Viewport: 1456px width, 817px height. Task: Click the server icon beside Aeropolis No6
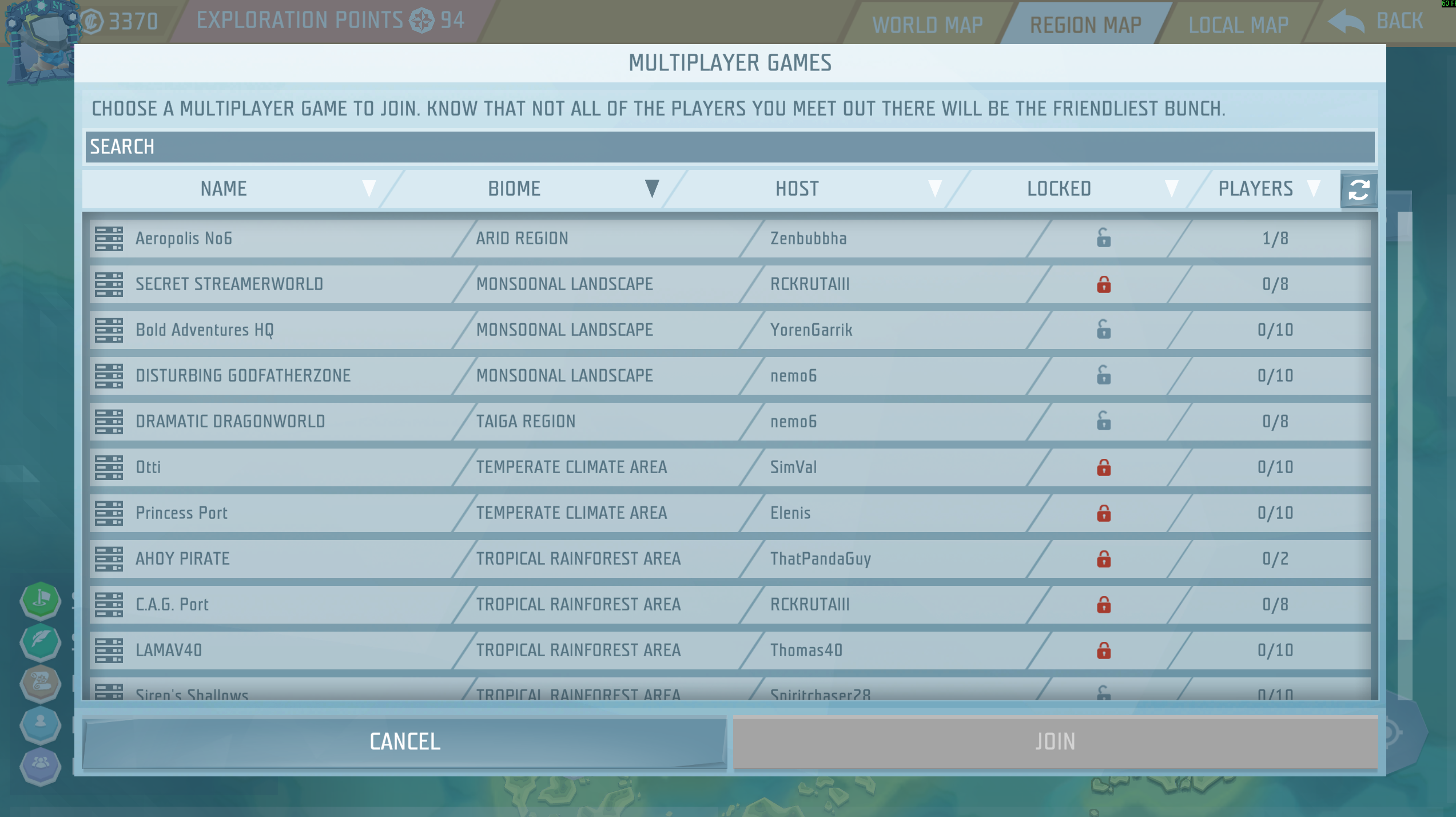coord(109,238)
